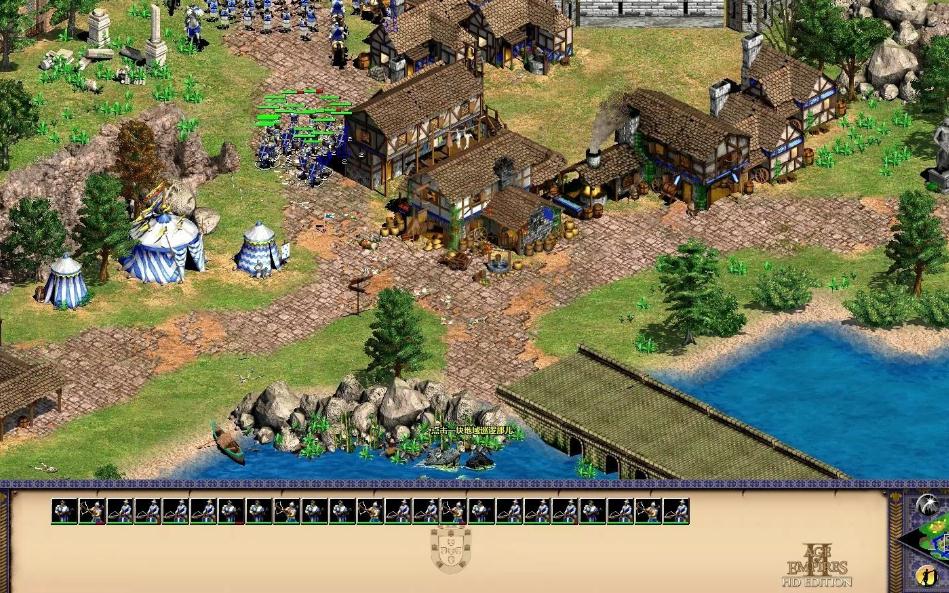949x593 pixels.
Task: Select the idle villager button with yellow figure
Action: click(x=926, y=575)
